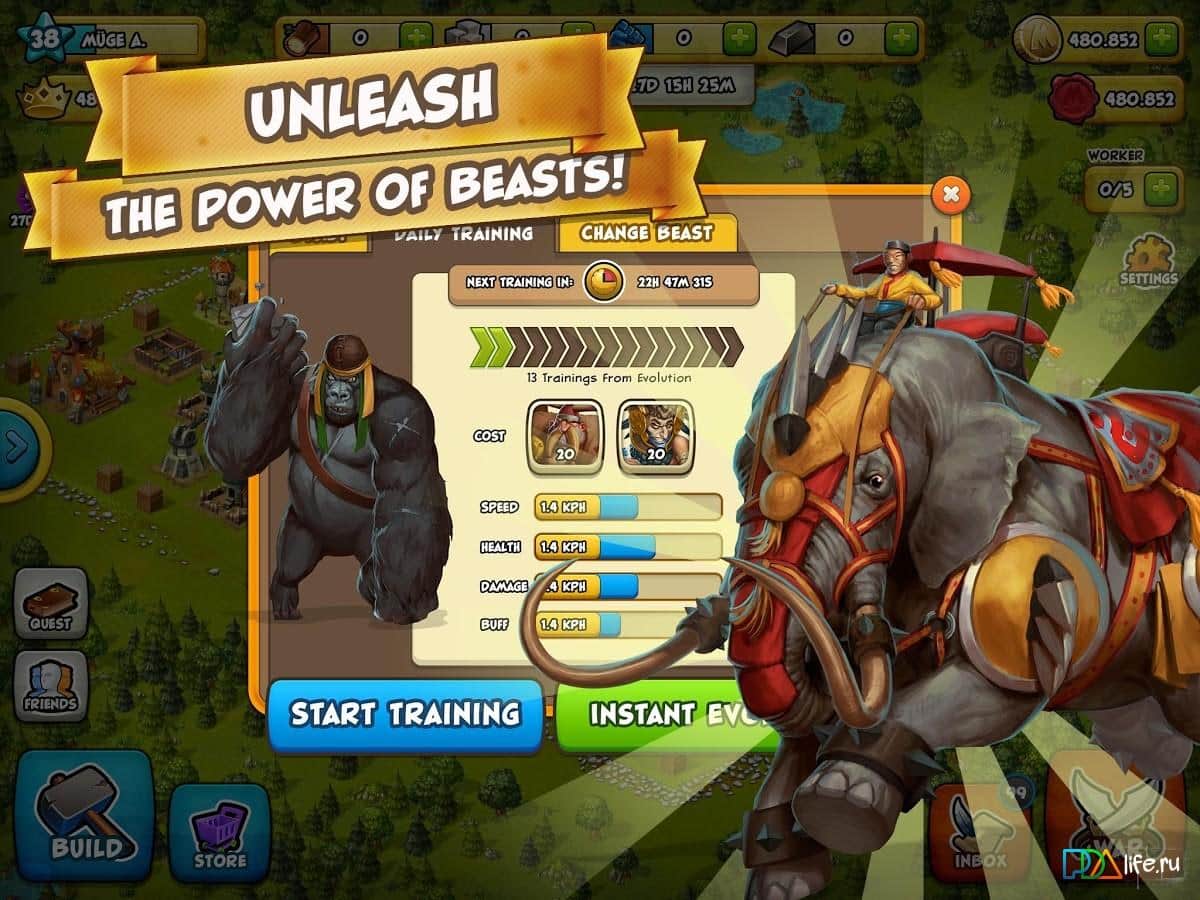Viewport: 1200px width, 900px height.
Task: Open the Daily Training tab
Action: tap(463, 234)
